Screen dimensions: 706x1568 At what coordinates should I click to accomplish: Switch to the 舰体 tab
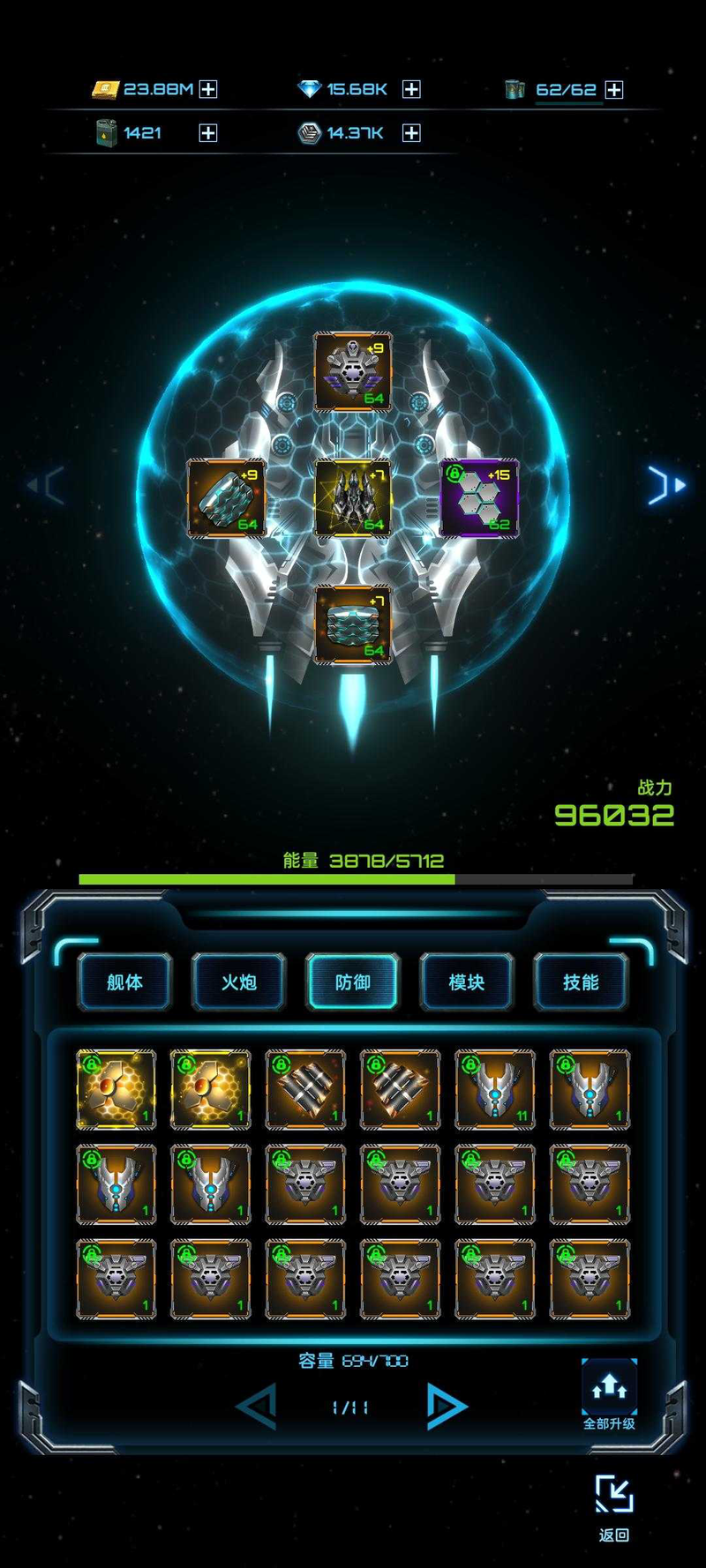pos(124,982)
